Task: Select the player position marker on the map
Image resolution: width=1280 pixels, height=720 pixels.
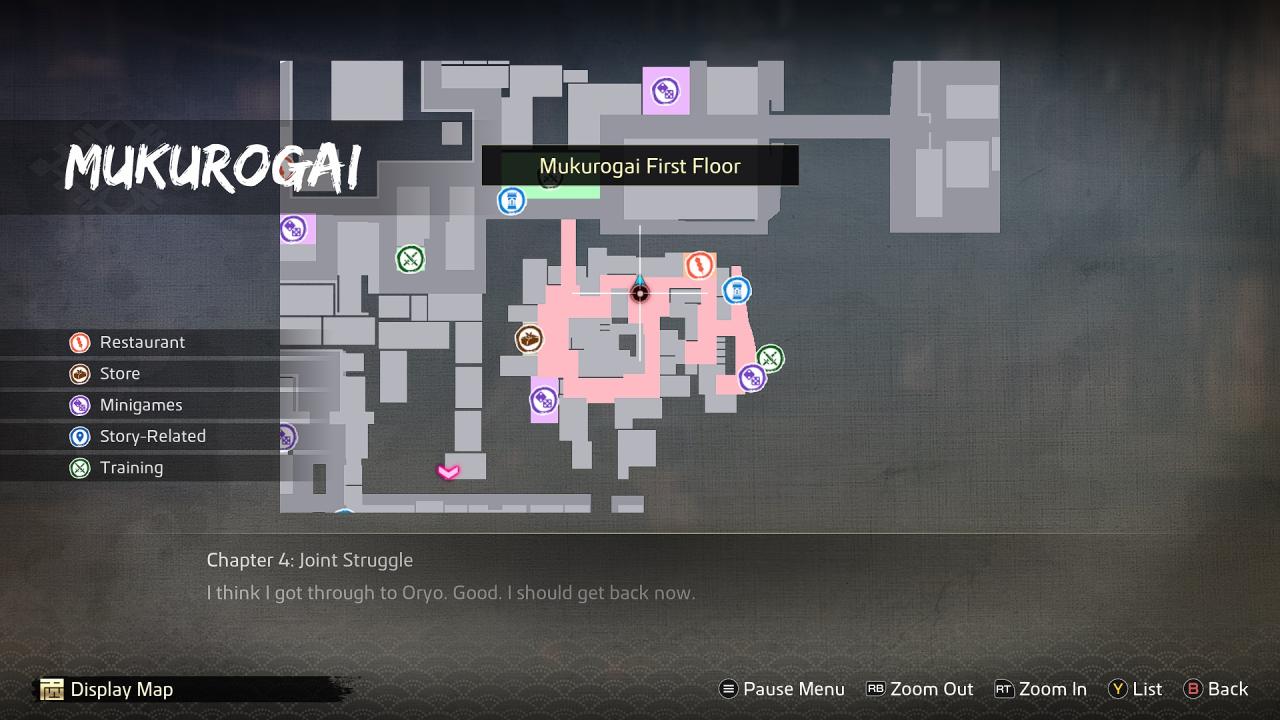Action: [640, 292]
